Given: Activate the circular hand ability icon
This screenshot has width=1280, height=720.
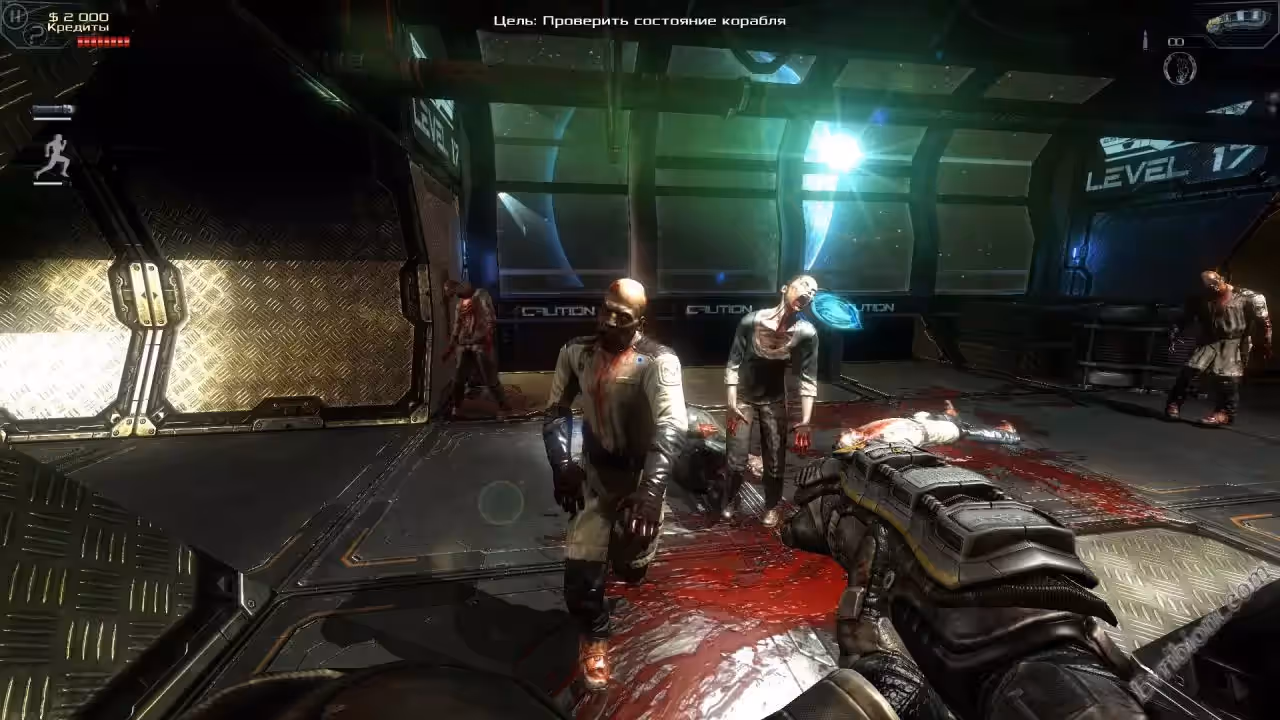Looking at the screenshot, I should coord(1180,68).
